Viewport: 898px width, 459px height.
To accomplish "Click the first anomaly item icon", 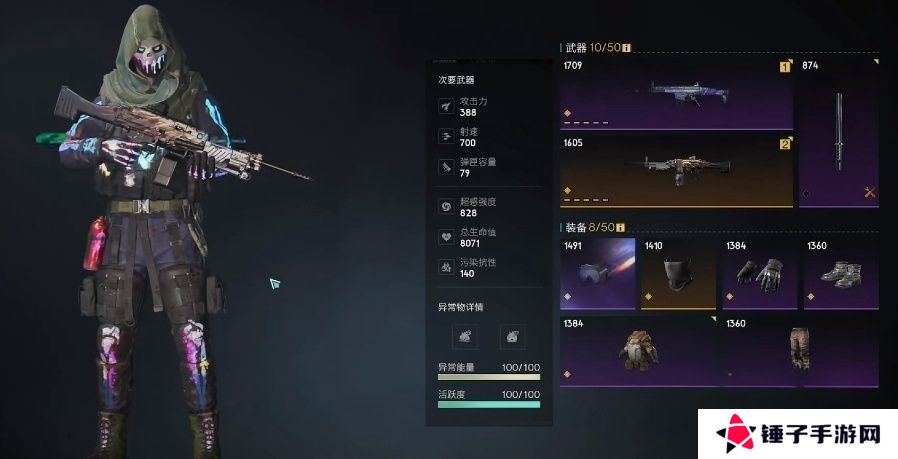I will click(470, 336).
